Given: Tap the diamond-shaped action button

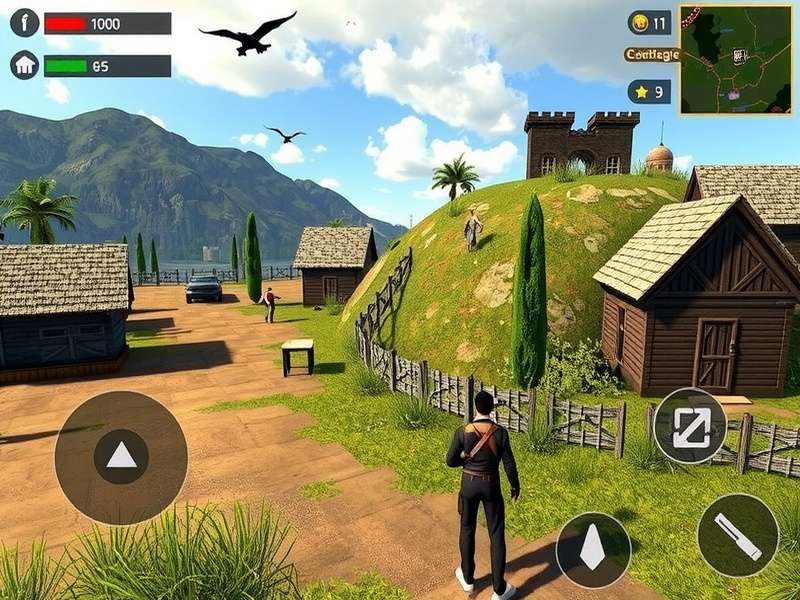Looking at the screenshot, I should (x=593, y=549).
